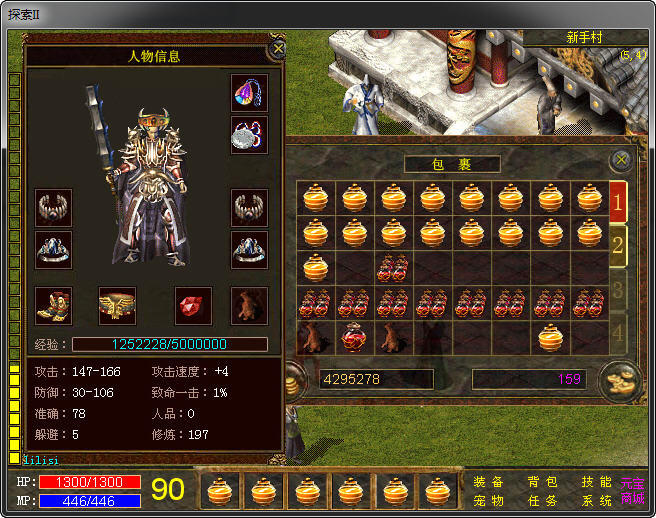
Task: Open the 宠物 pet menu
Action: pyautogui.click(x=489, y=500)
